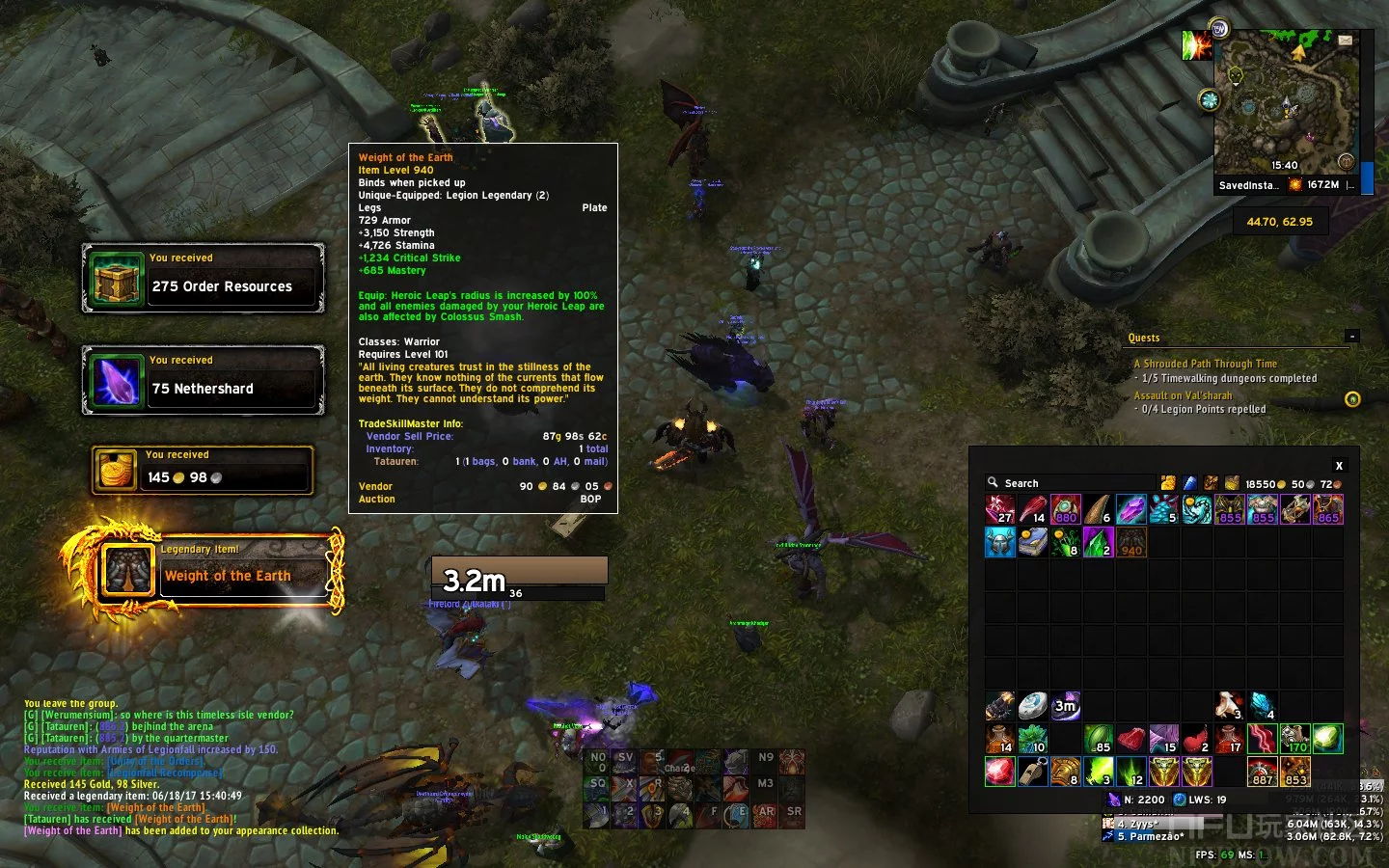Collapse the Quests tracker with the minus button
The image size is (1389, 868).
pyautogui.click(x=1352, y=337)
